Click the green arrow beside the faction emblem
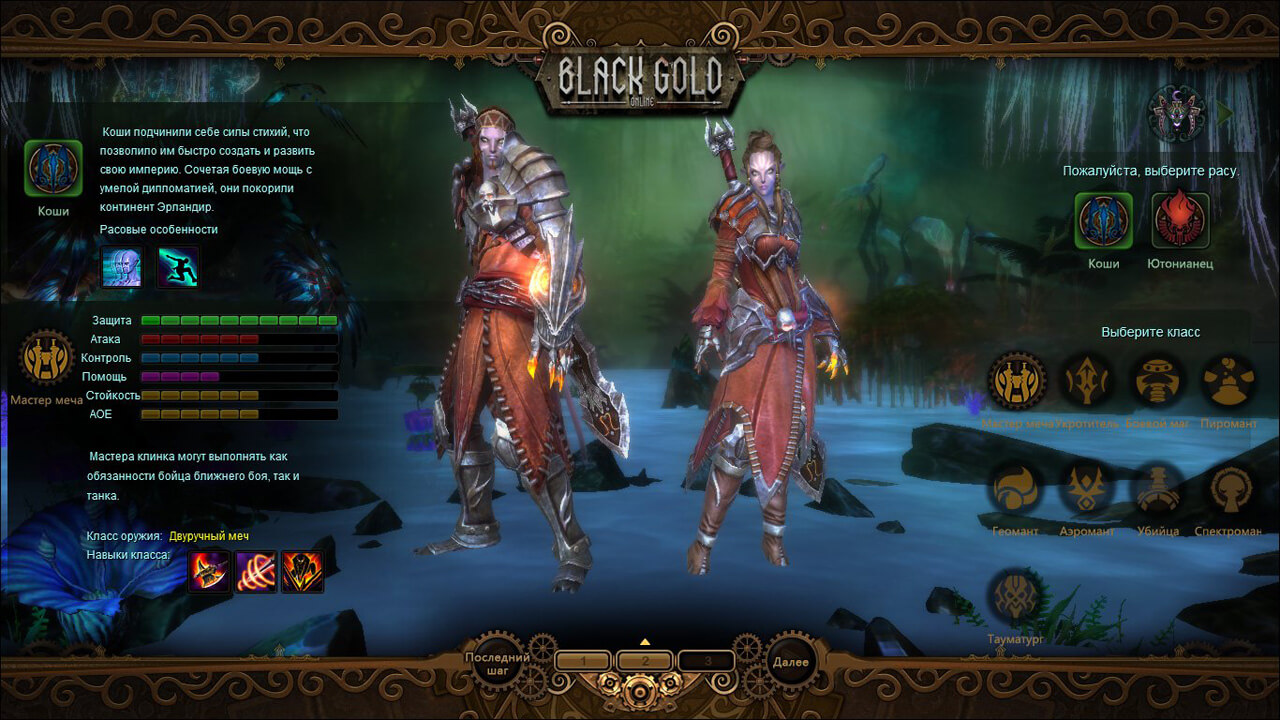Viewport: 1280px width, 720px height. pos(1223,113)
